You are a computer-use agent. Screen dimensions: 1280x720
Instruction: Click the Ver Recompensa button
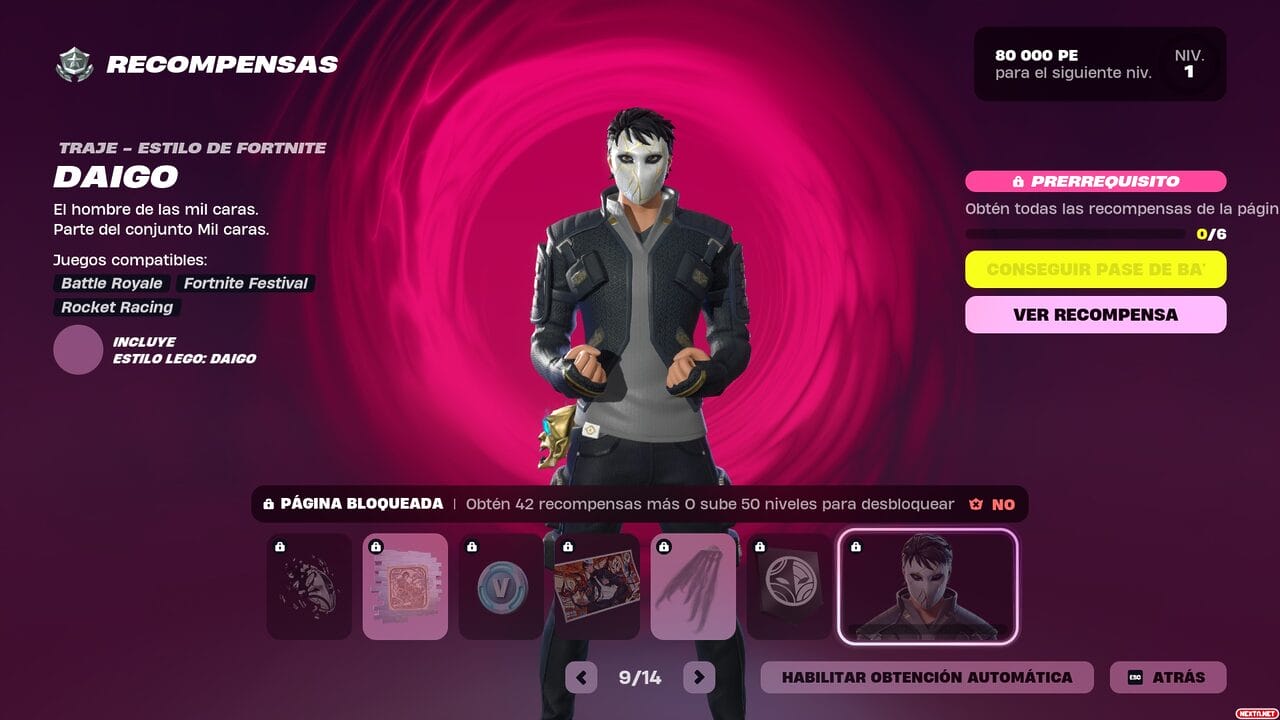click(x=1095, y=314)
